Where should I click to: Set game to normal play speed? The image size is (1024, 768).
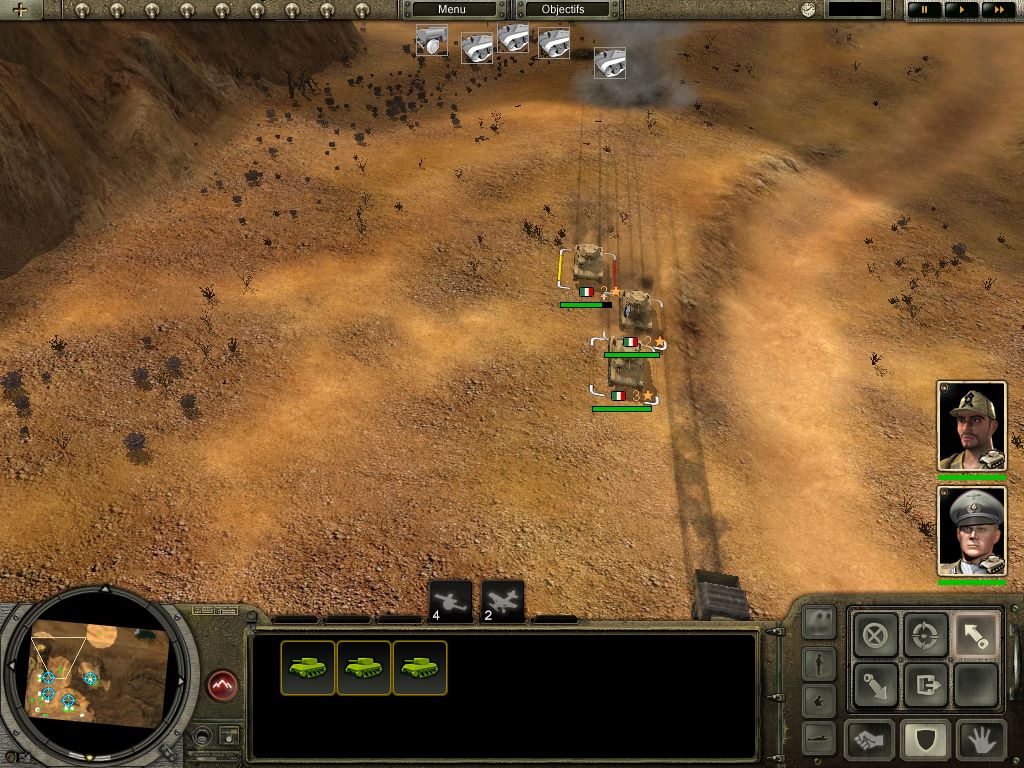[x=961, y=10]
